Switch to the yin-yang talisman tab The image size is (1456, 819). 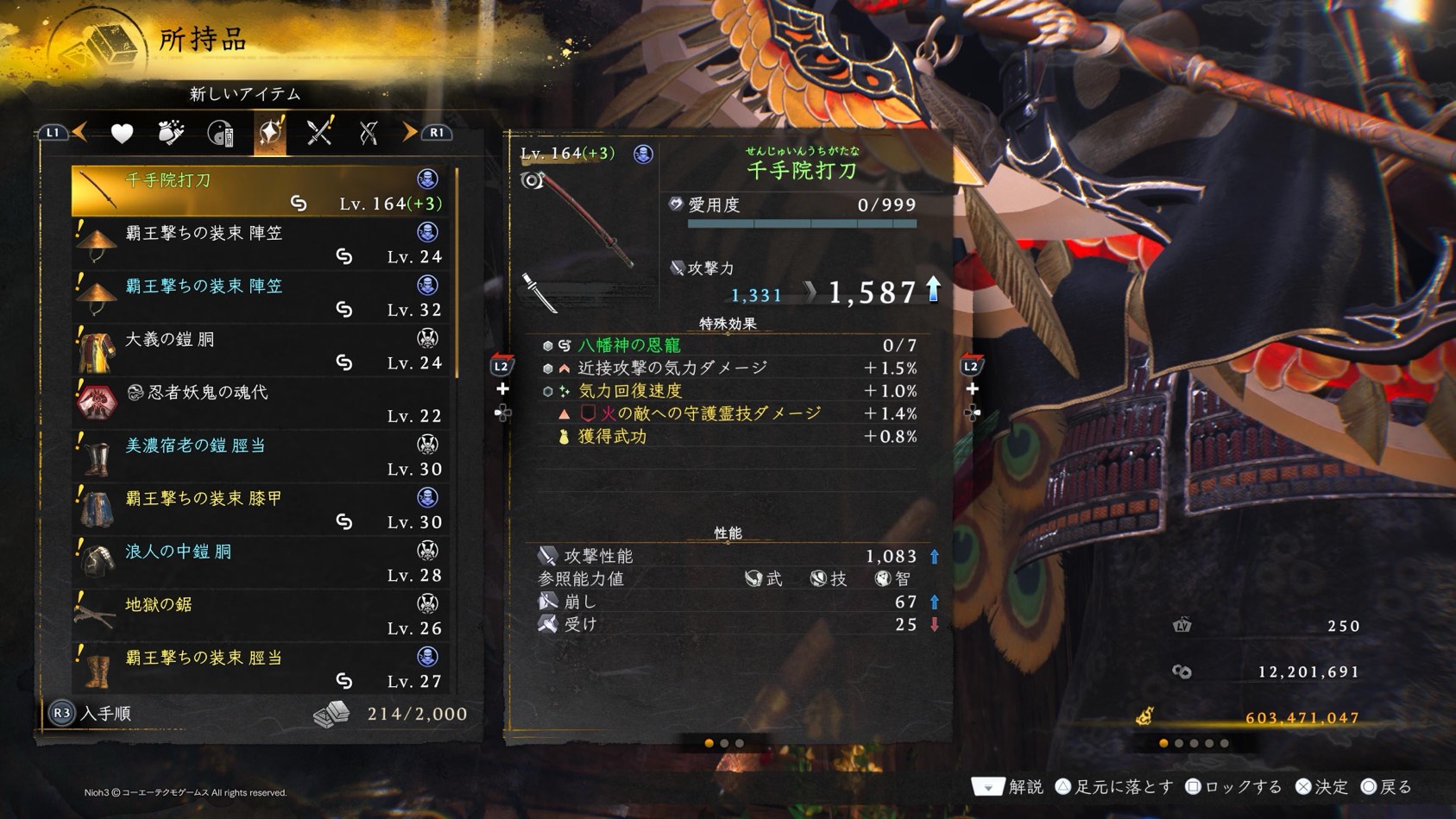(221, 134)
